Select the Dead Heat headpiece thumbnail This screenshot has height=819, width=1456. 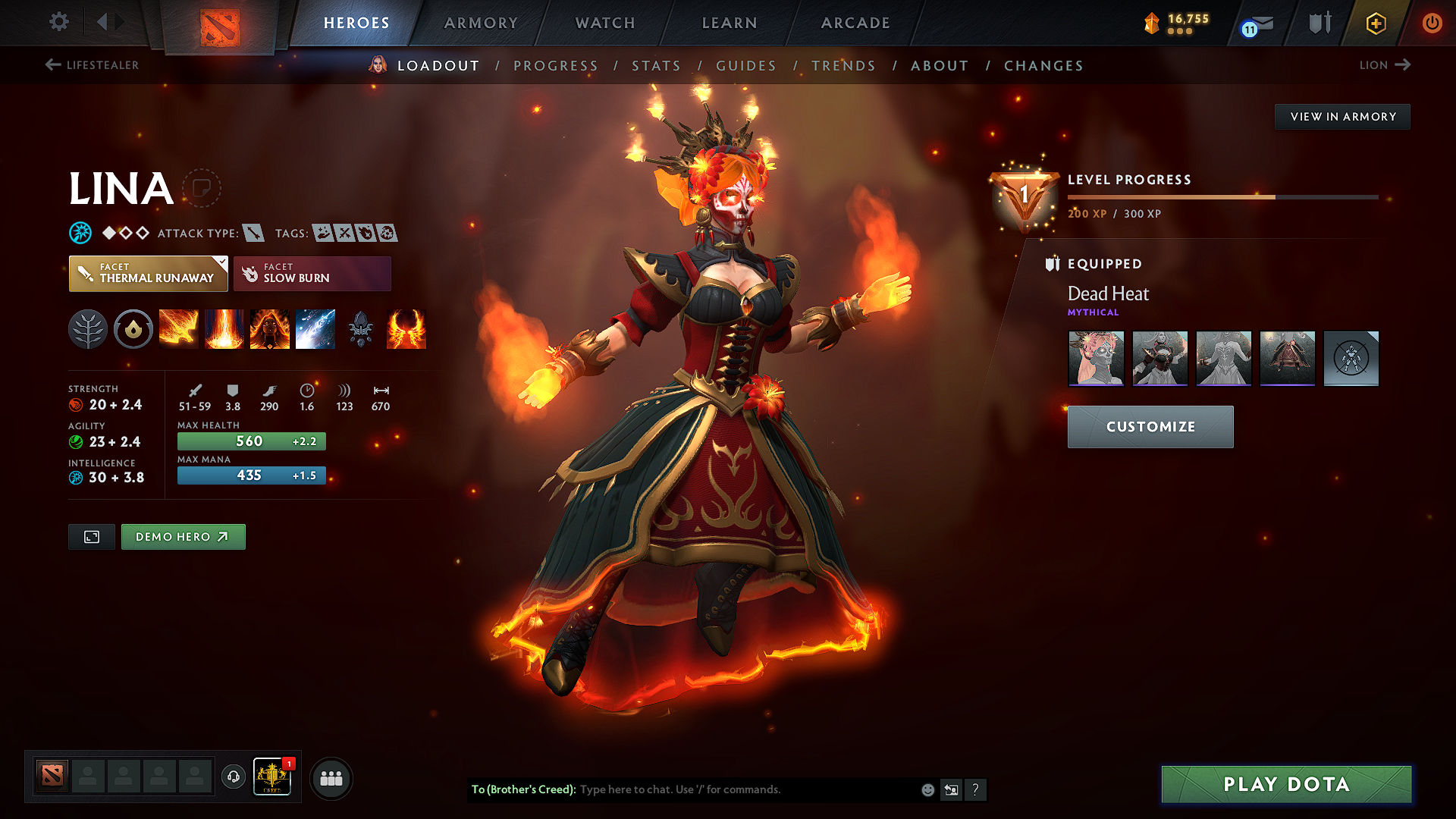[1096, 359]
